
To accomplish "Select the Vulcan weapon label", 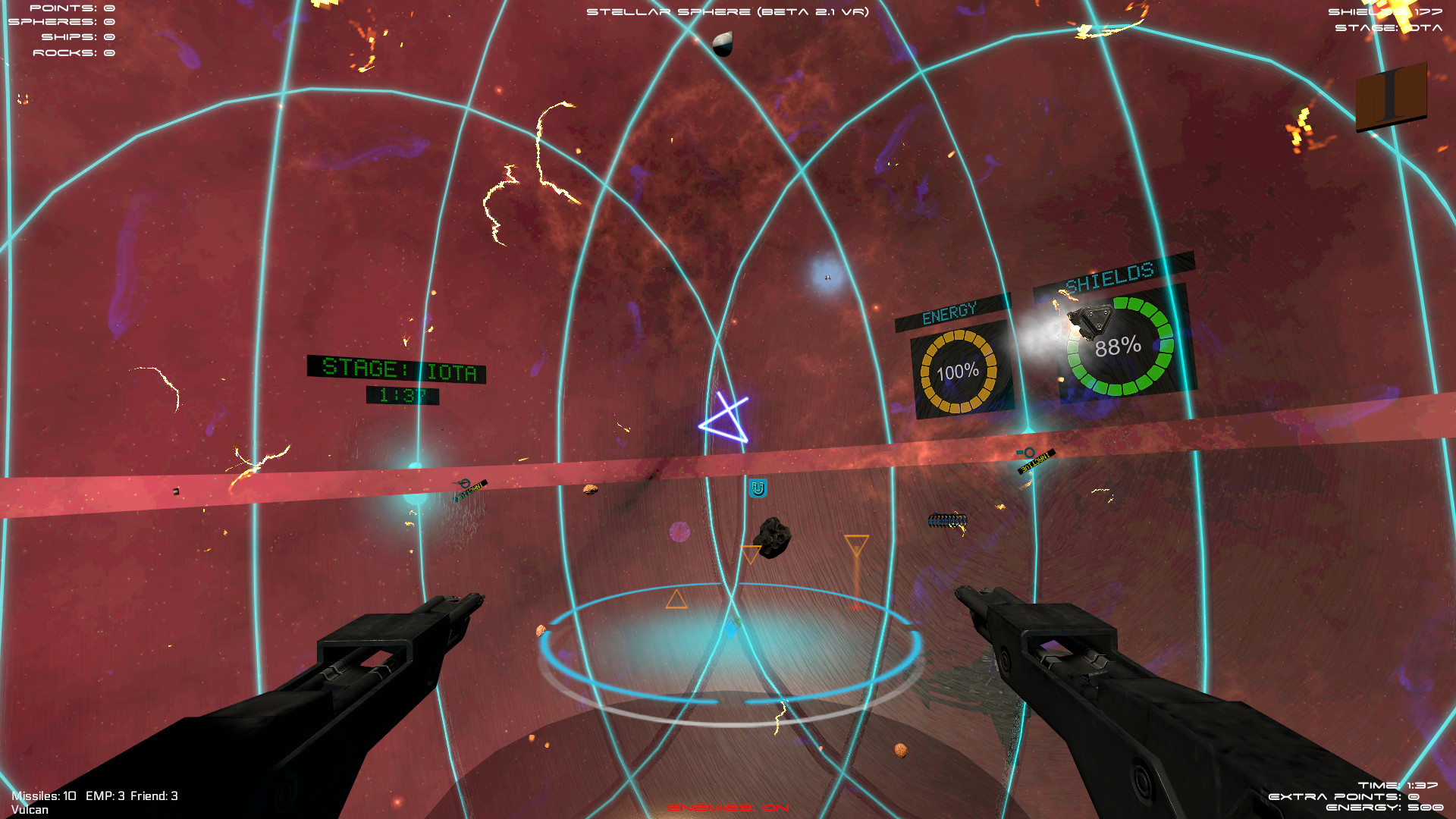I will pos(32,809).
